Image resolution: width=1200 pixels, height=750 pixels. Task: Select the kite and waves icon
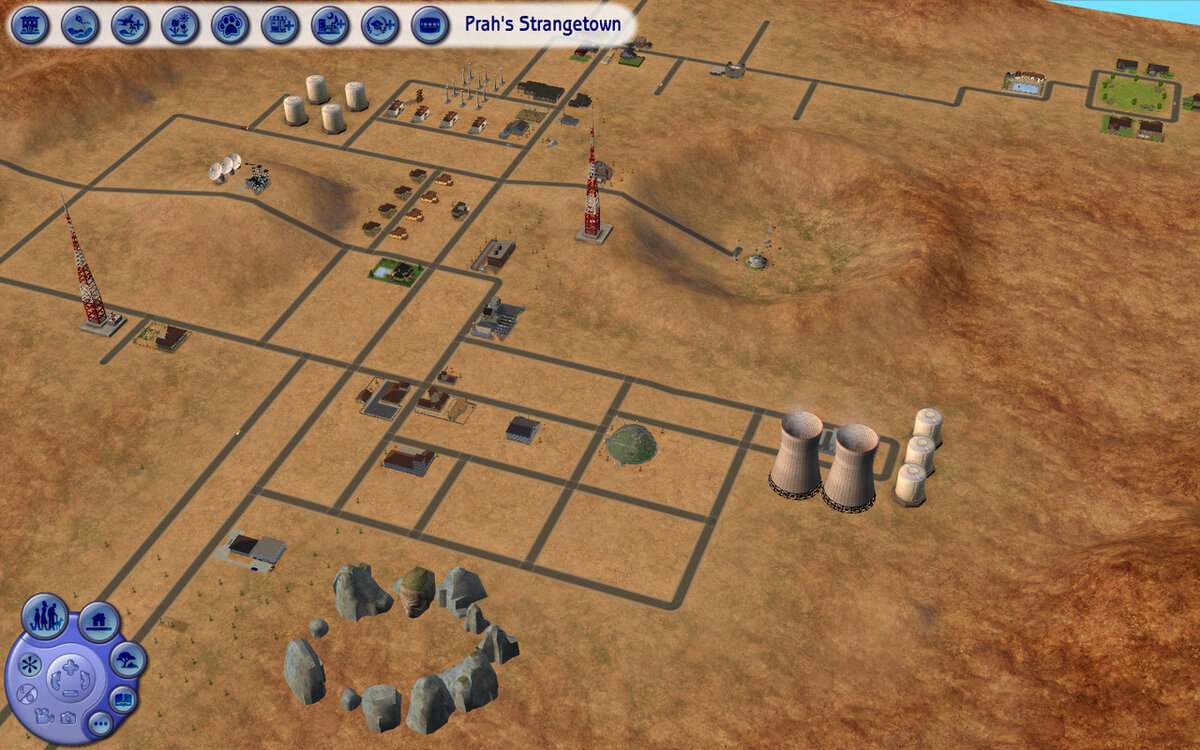point(80,24)
